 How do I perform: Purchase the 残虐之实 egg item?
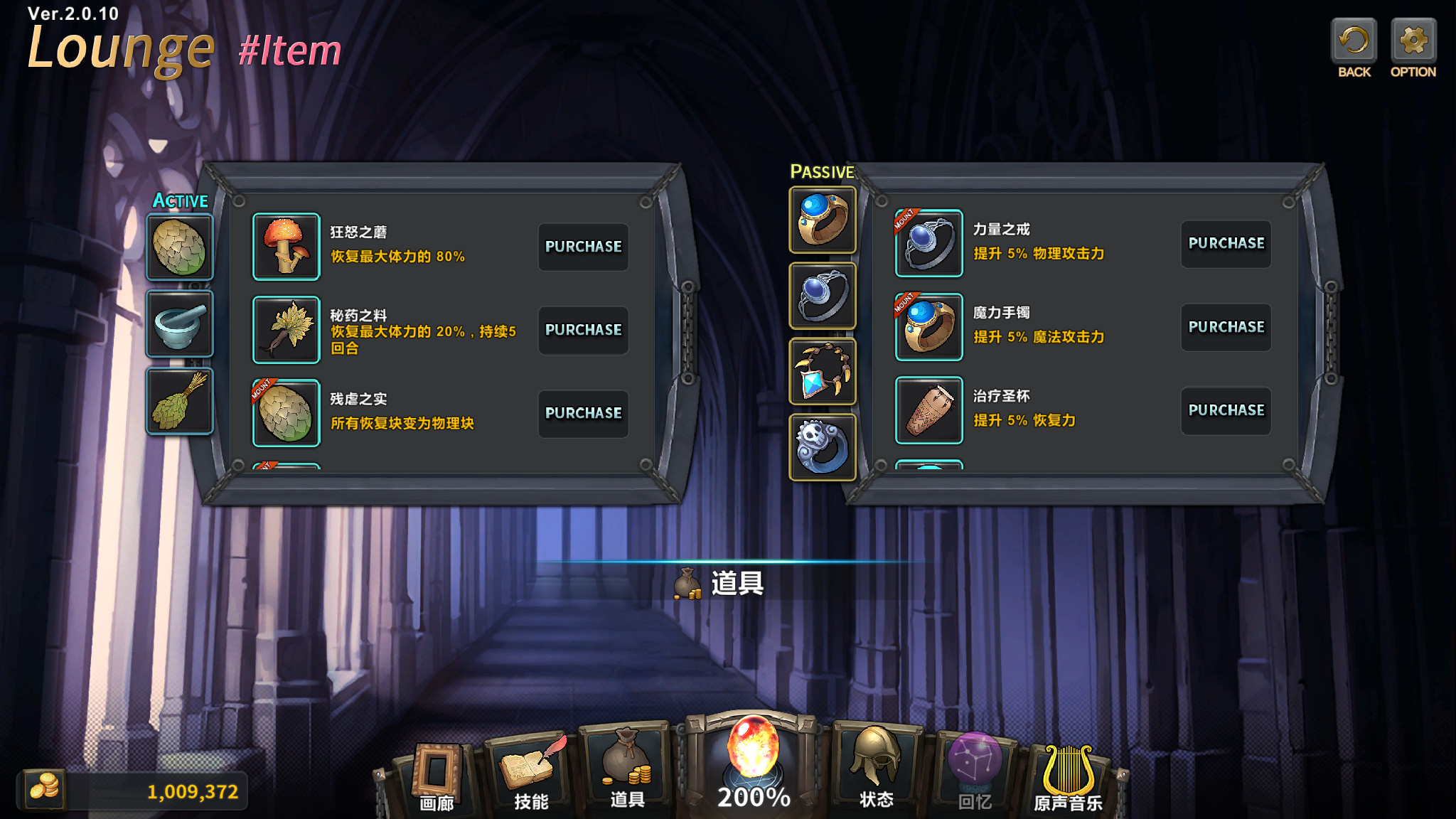583,413
